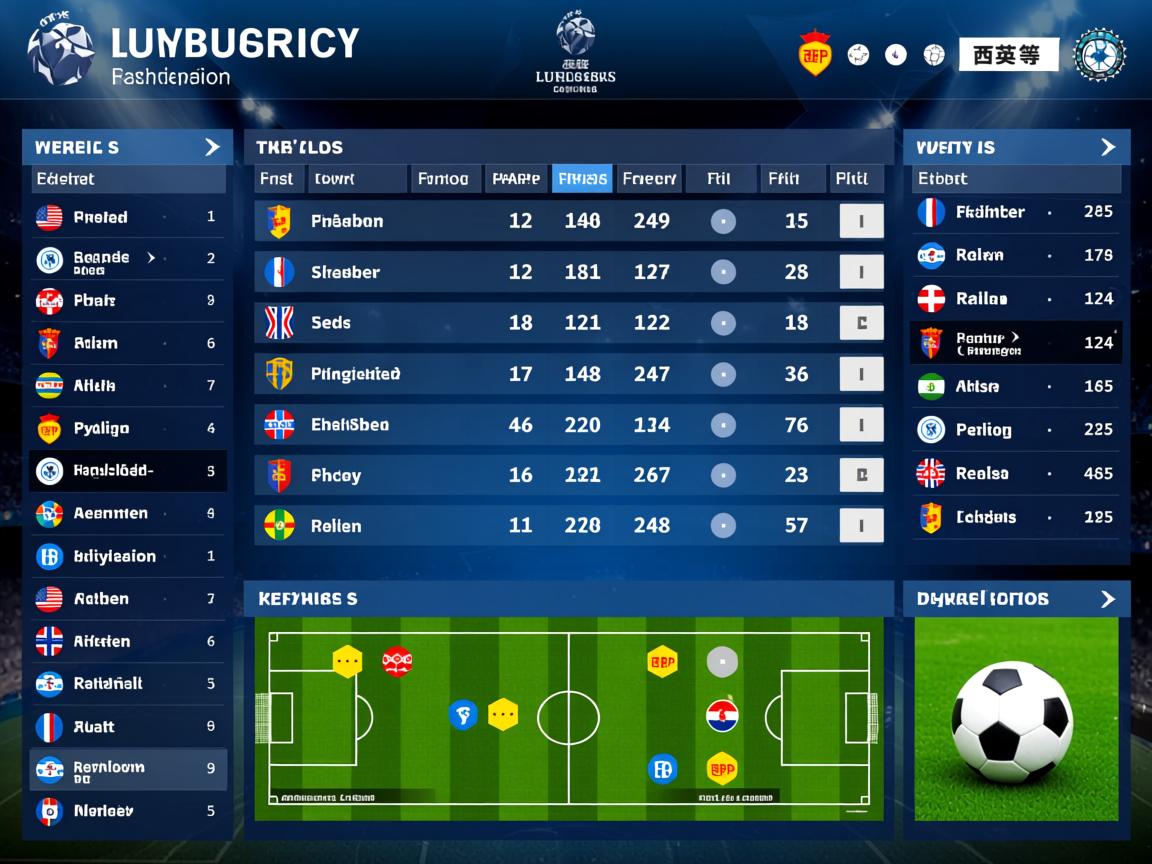Select the Pnasbon team row
This screenshot has width=1152, height=864.
tap(346, 221)
